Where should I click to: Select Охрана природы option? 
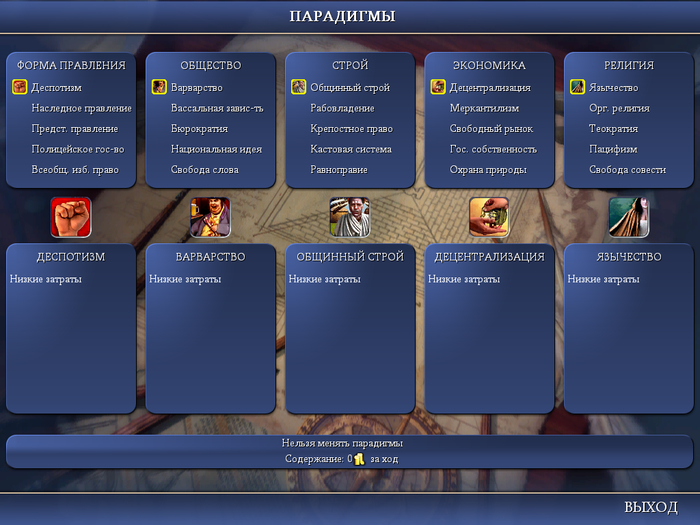coord(489,170)
